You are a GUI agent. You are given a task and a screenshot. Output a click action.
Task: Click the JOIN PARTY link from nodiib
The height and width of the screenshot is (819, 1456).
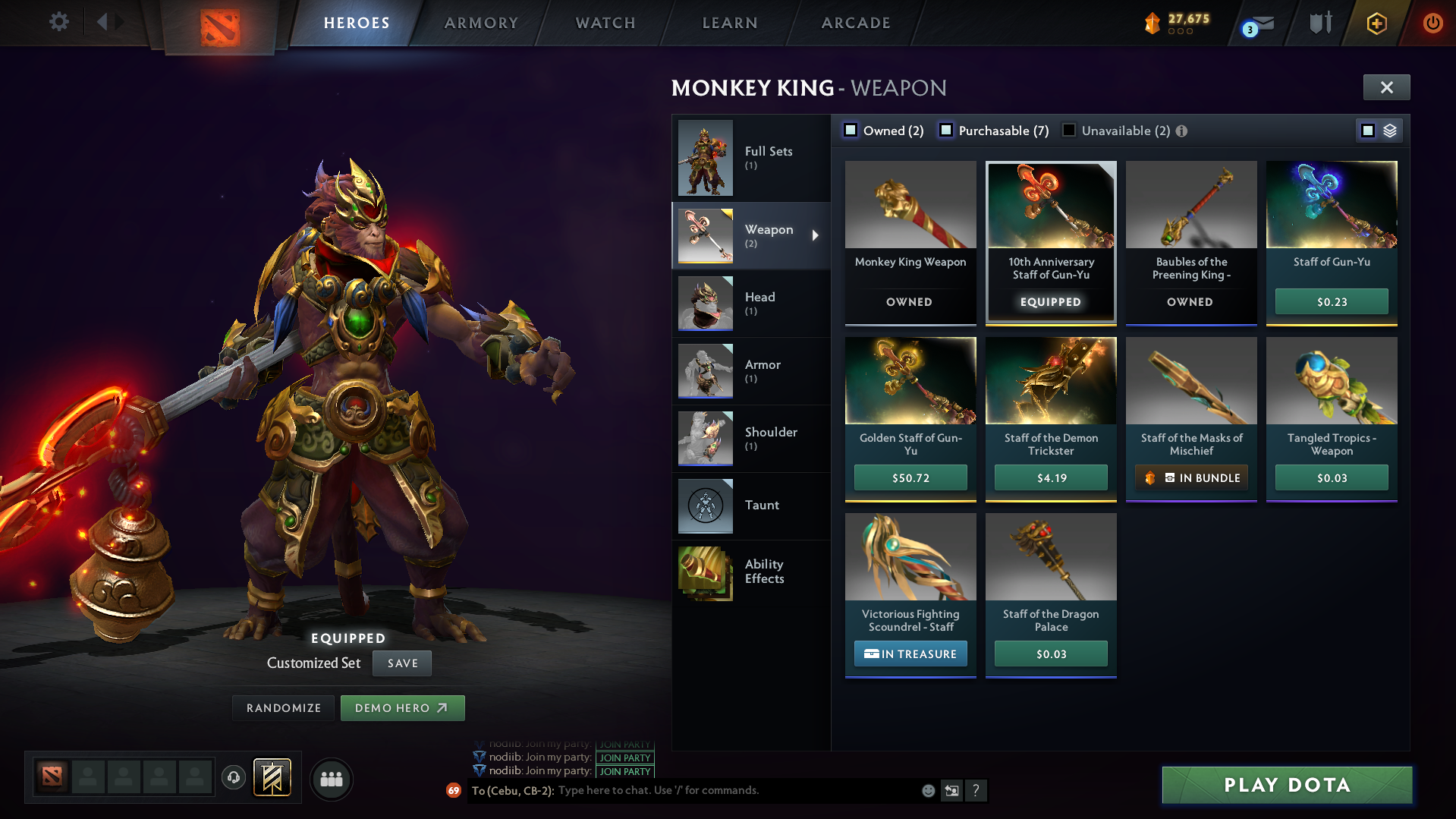point(624,758)
